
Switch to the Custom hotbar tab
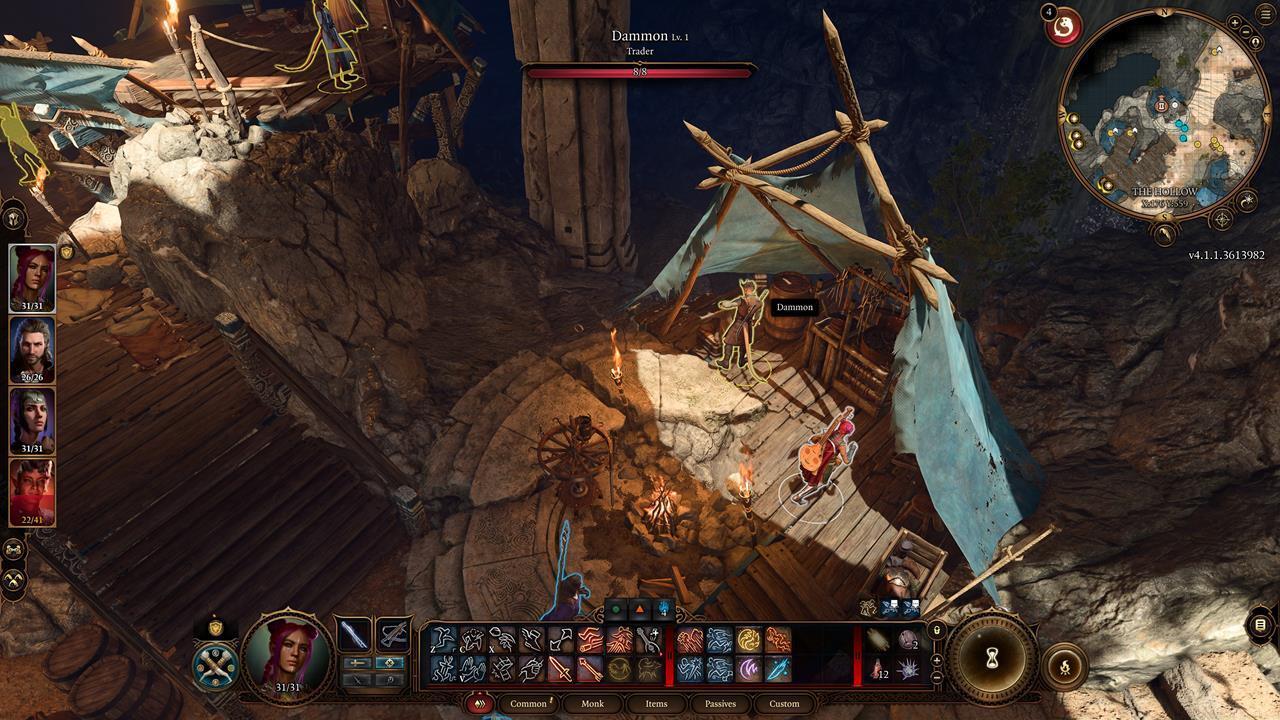pyautogui.click(x=784, y=704)
